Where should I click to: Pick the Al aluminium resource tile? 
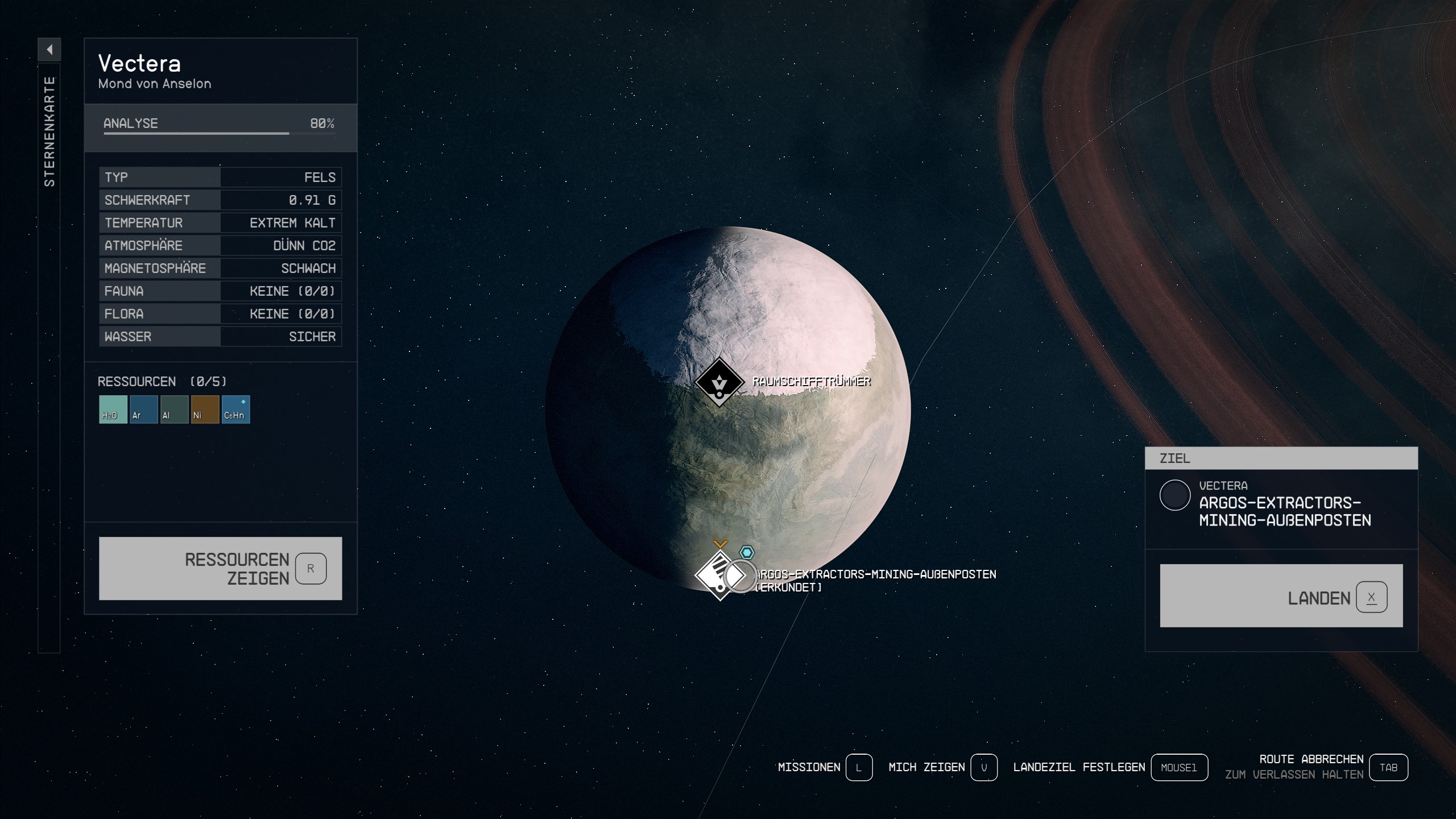tap(174, 409)
